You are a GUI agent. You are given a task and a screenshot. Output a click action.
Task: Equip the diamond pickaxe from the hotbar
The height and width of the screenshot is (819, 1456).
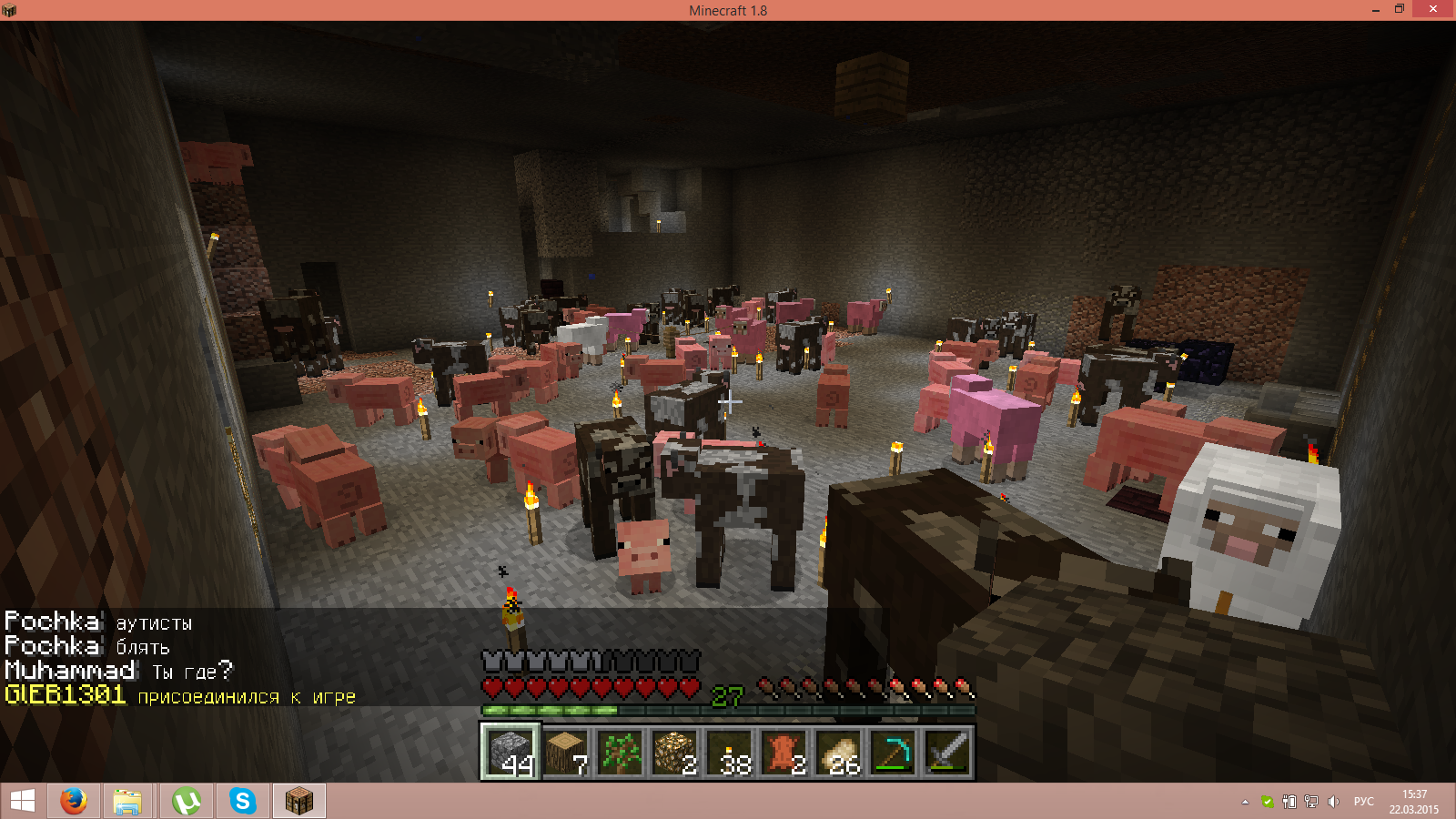(x=894, y=752)
